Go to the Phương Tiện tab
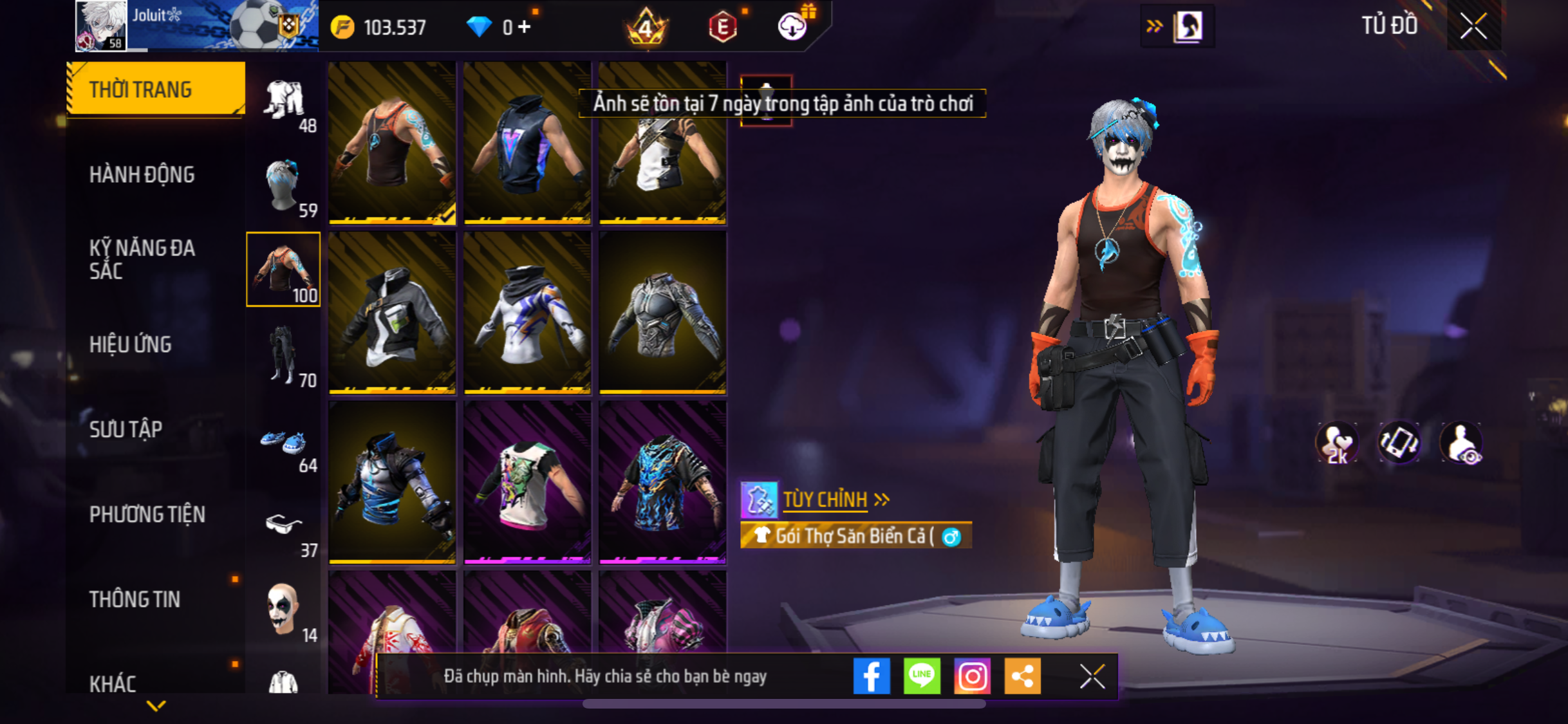The width and height of the screenshot is (1568, 724). (x=147, y=514)
